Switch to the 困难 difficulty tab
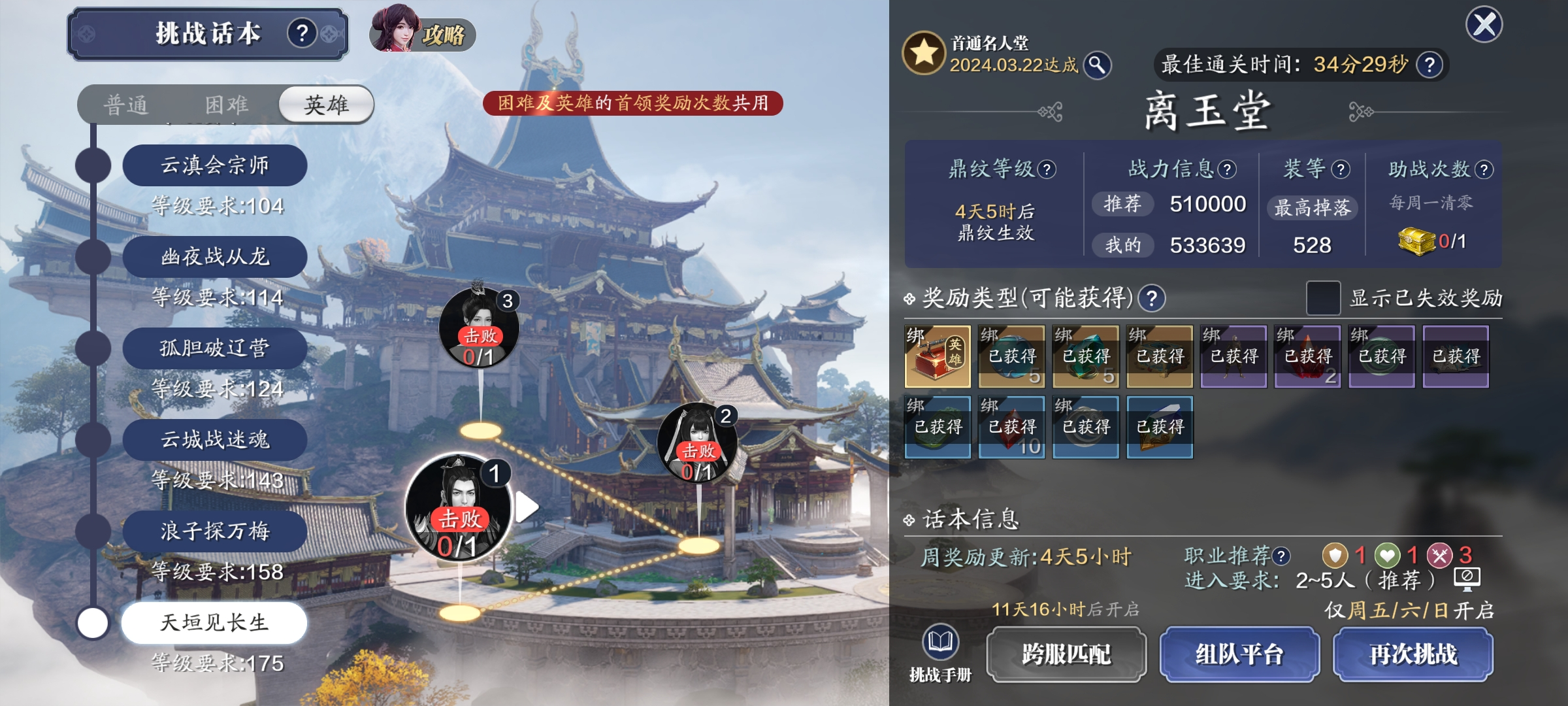The width and height of the screenshot is (1568, 706). pos(227,105)
